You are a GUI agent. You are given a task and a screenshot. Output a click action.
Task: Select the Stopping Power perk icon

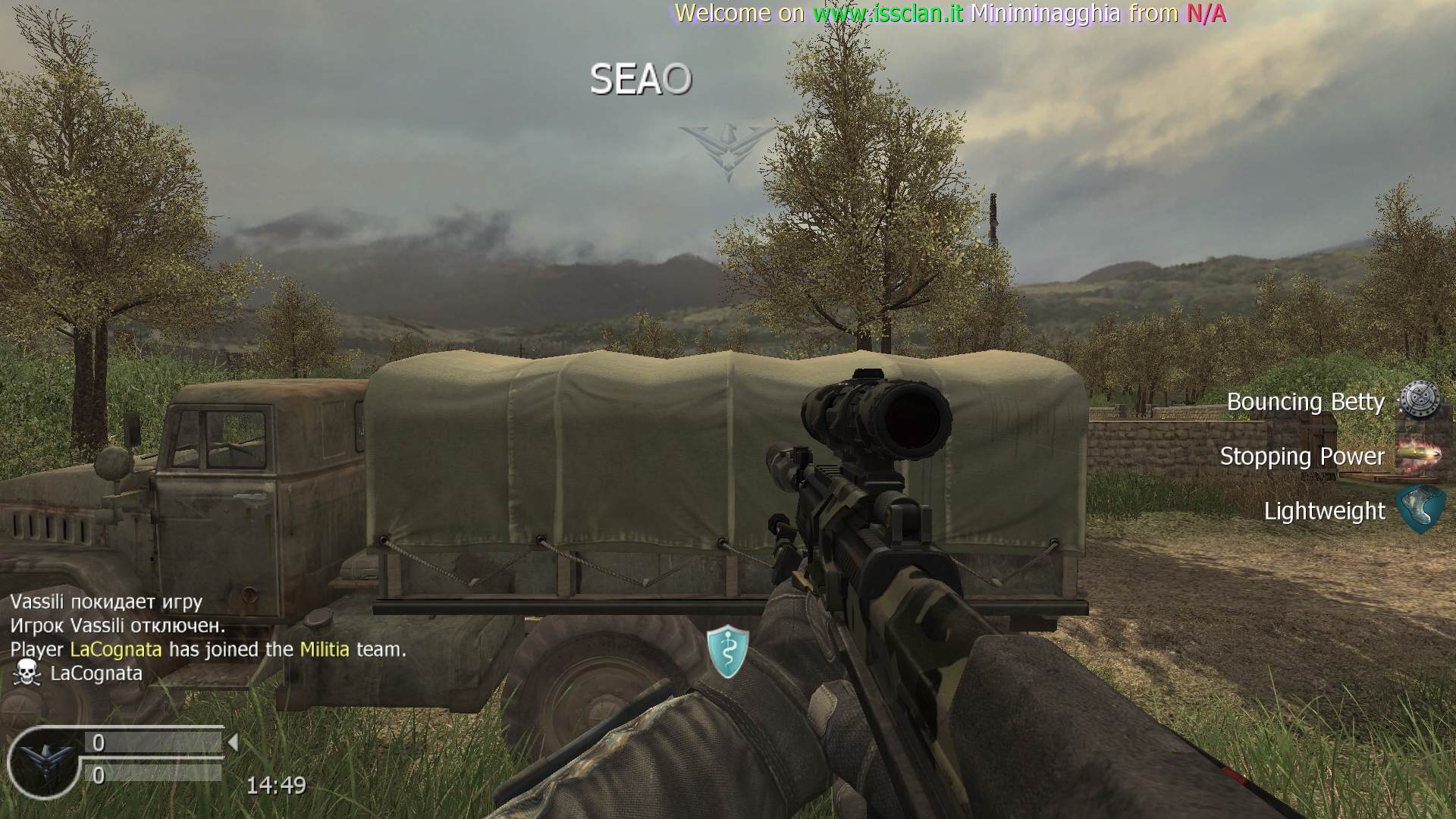pyautogui.click(x=1418, y=456)
